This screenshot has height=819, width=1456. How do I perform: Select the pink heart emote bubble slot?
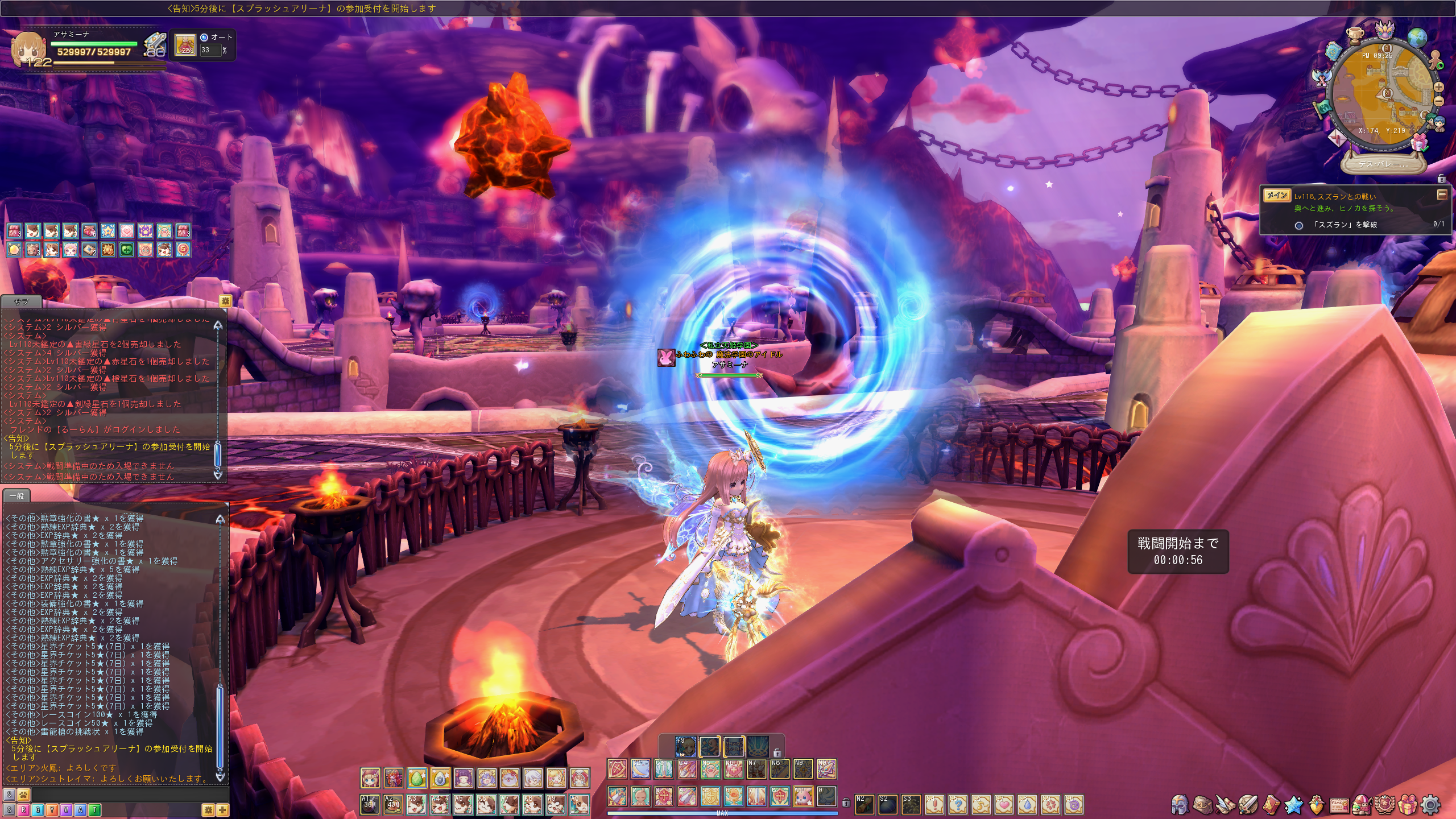tap(1004, 805)
